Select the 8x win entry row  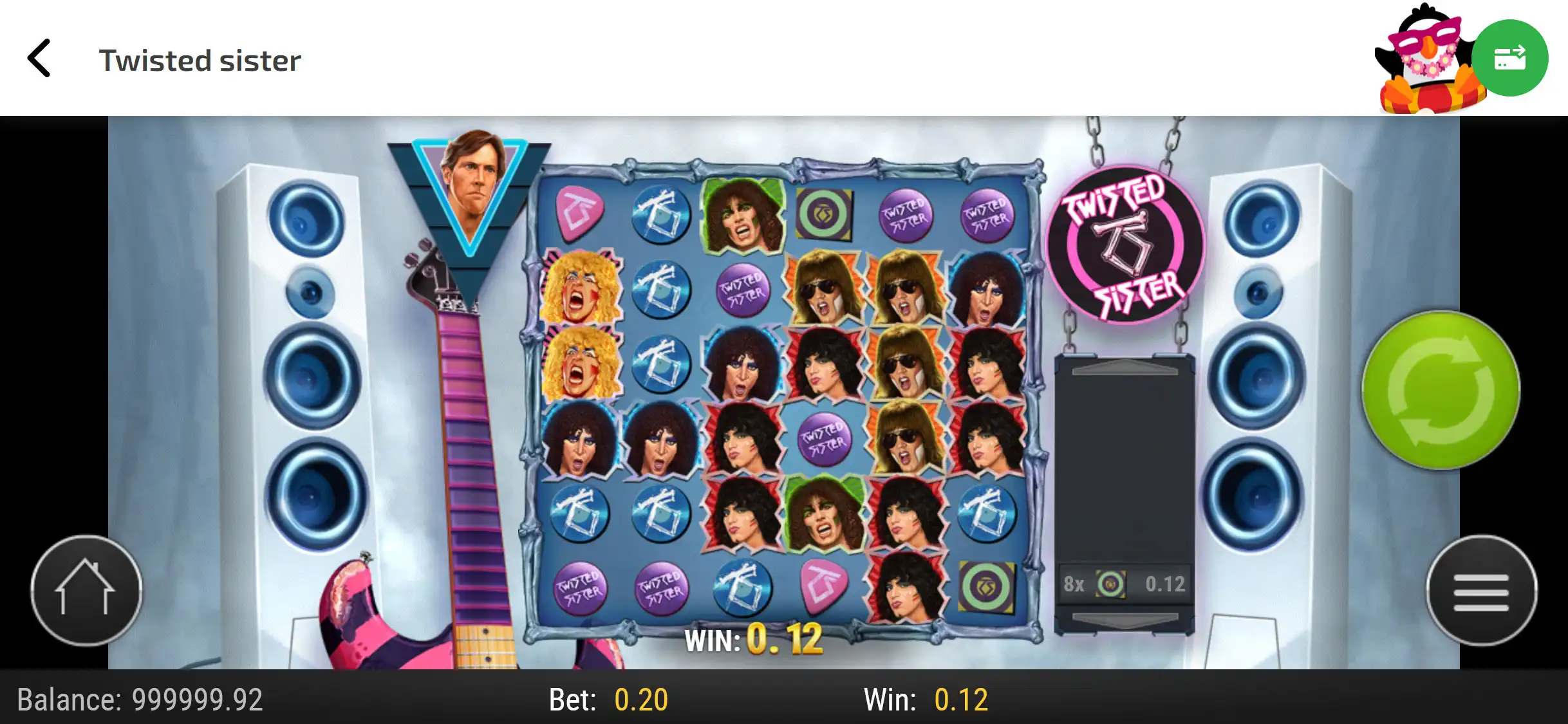1124,584
